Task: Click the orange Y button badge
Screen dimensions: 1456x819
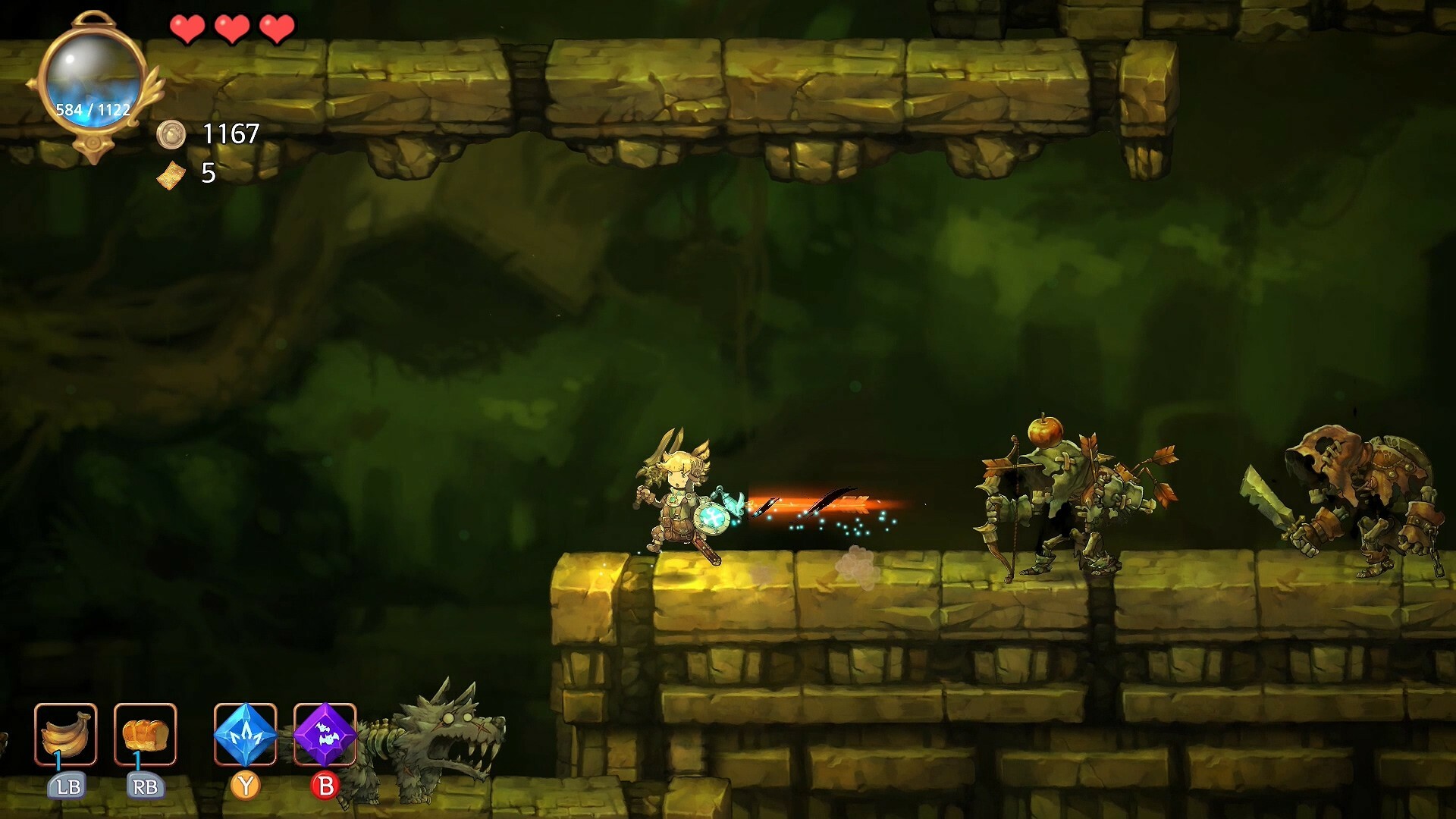Action: click(246, 786)
